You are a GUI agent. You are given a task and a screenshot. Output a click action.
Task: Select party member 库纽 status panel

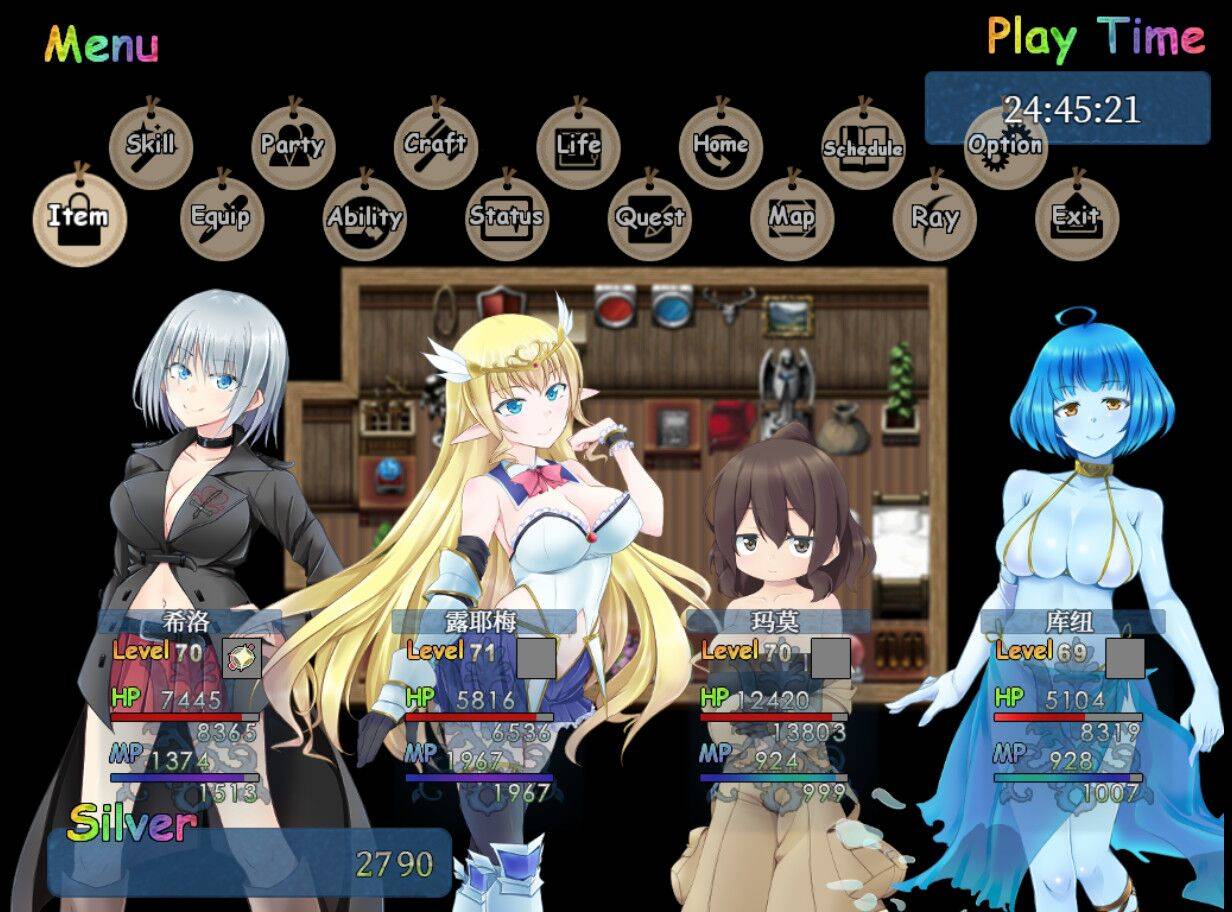(1068, 706)
